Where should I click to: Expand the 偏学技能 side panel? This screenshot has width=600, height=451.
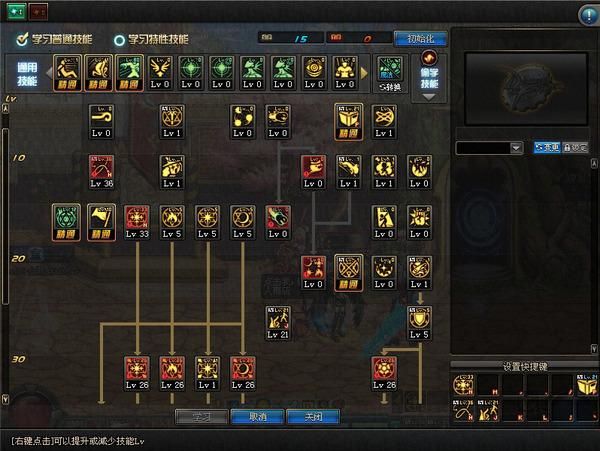click(x=428, y=76)
